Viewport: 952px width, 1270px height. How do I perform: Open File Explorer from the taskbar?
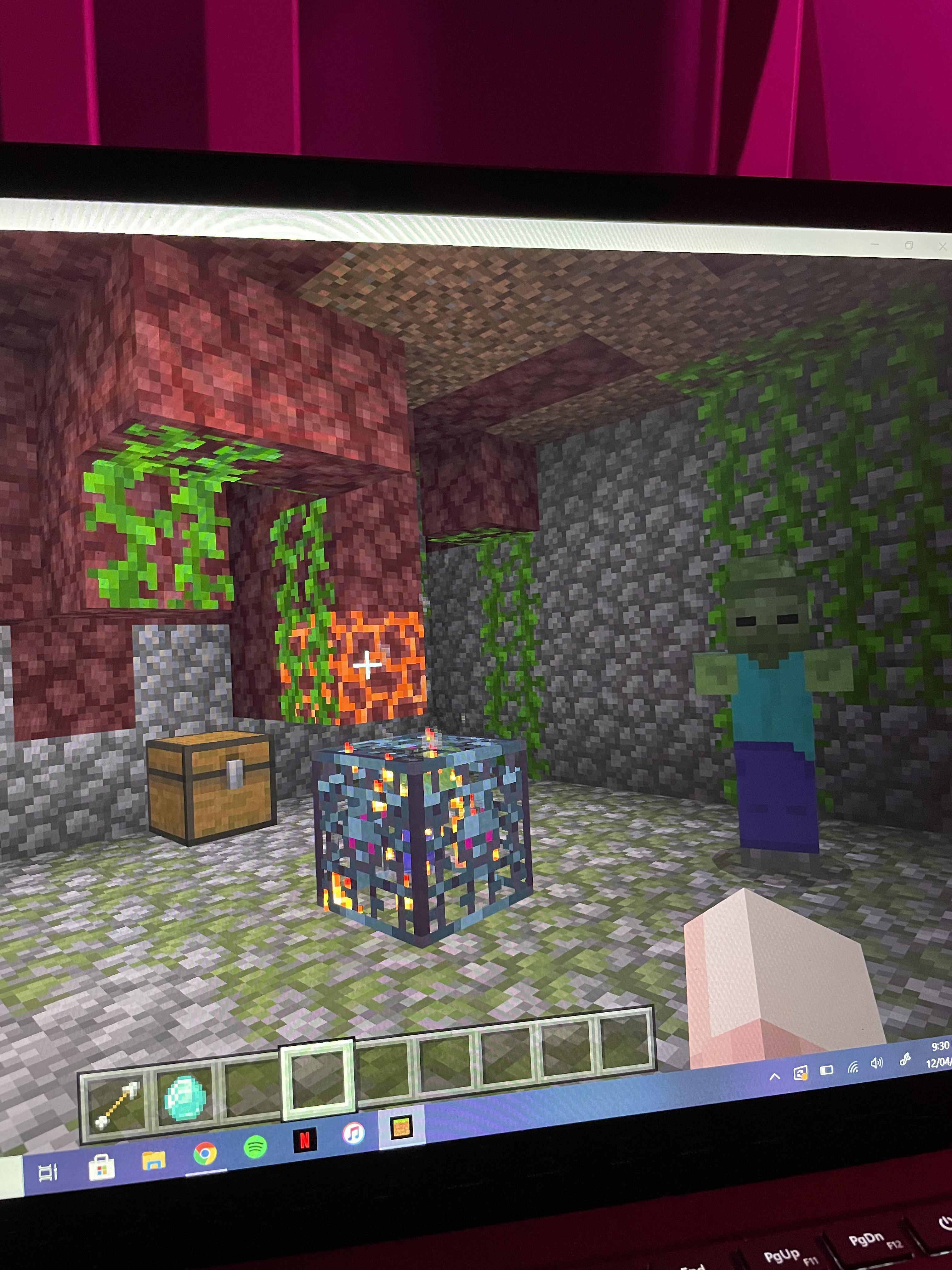pos(153,1160)
